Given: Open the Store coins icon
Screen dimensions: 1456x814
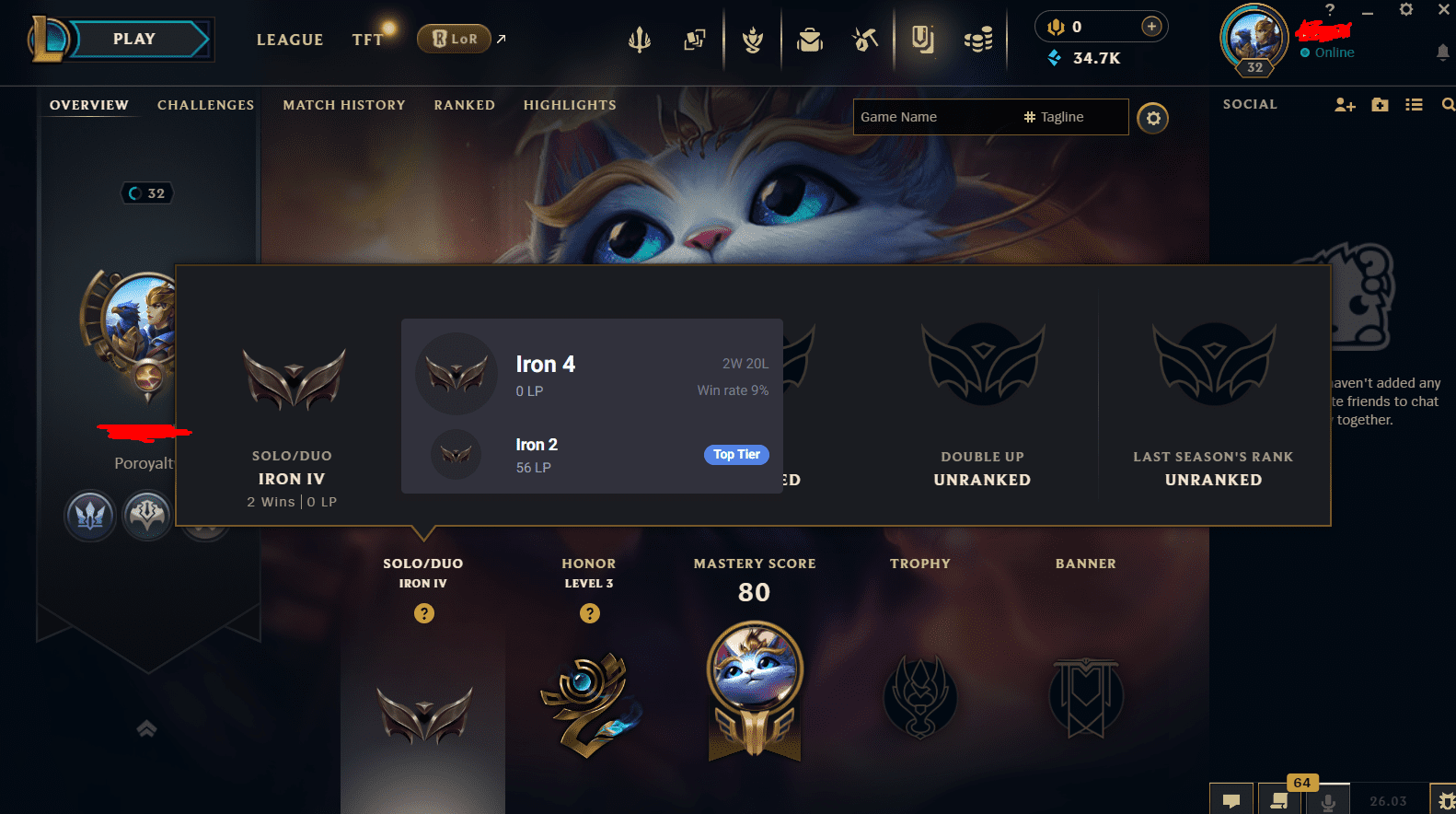Looking at the screenshot, I should click(979, 39).
